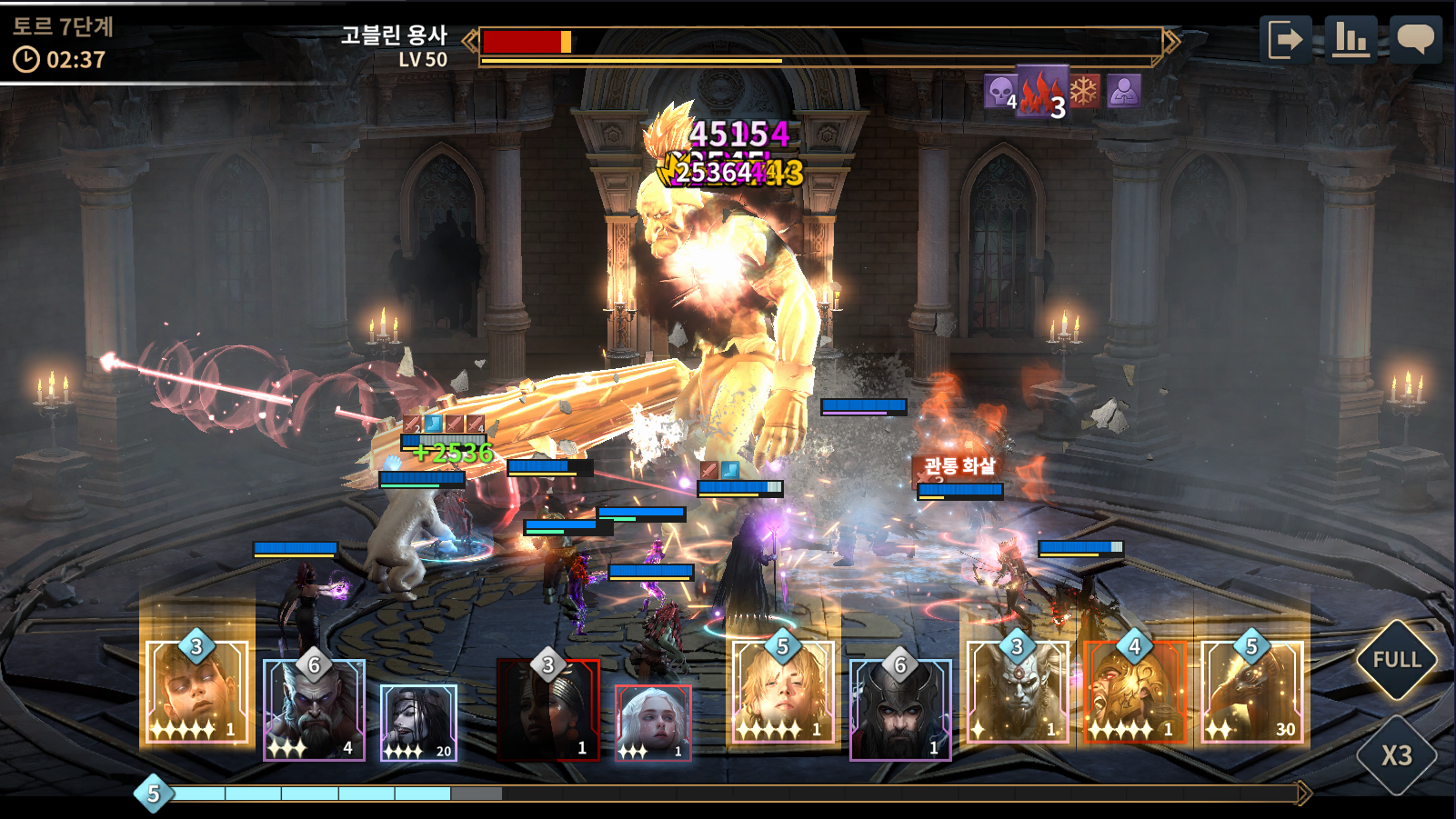Select the black-helmeted knight card costing 6
The image size is (1456, 819).
[x=900, y=710]
